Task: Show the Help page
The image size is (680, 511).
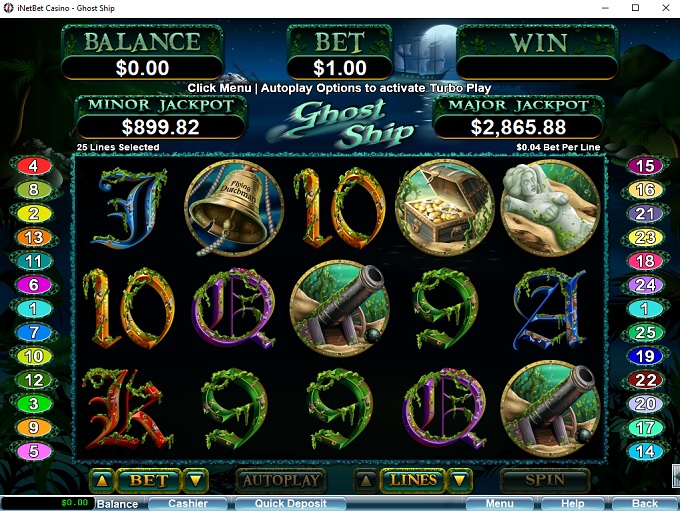Action: (x=572, y=504)
